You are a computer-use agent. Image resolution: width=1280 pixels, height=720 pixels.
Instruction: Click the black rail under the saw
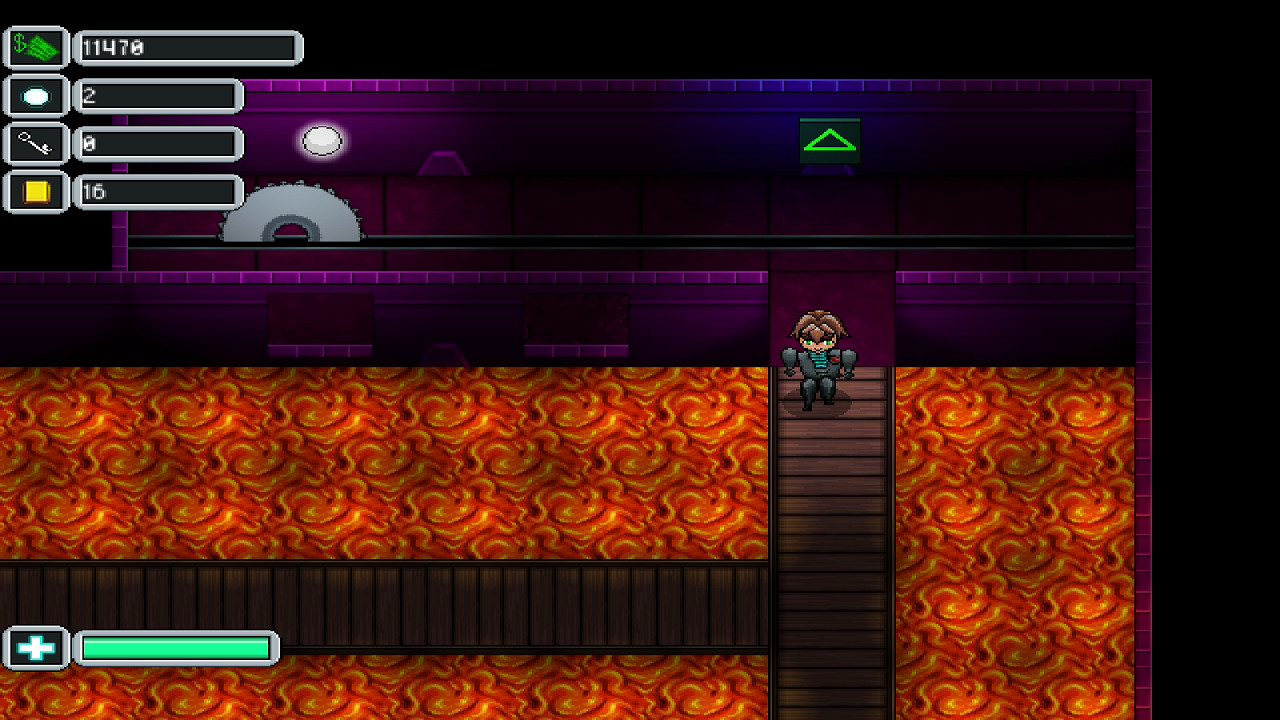click(600, 239)
